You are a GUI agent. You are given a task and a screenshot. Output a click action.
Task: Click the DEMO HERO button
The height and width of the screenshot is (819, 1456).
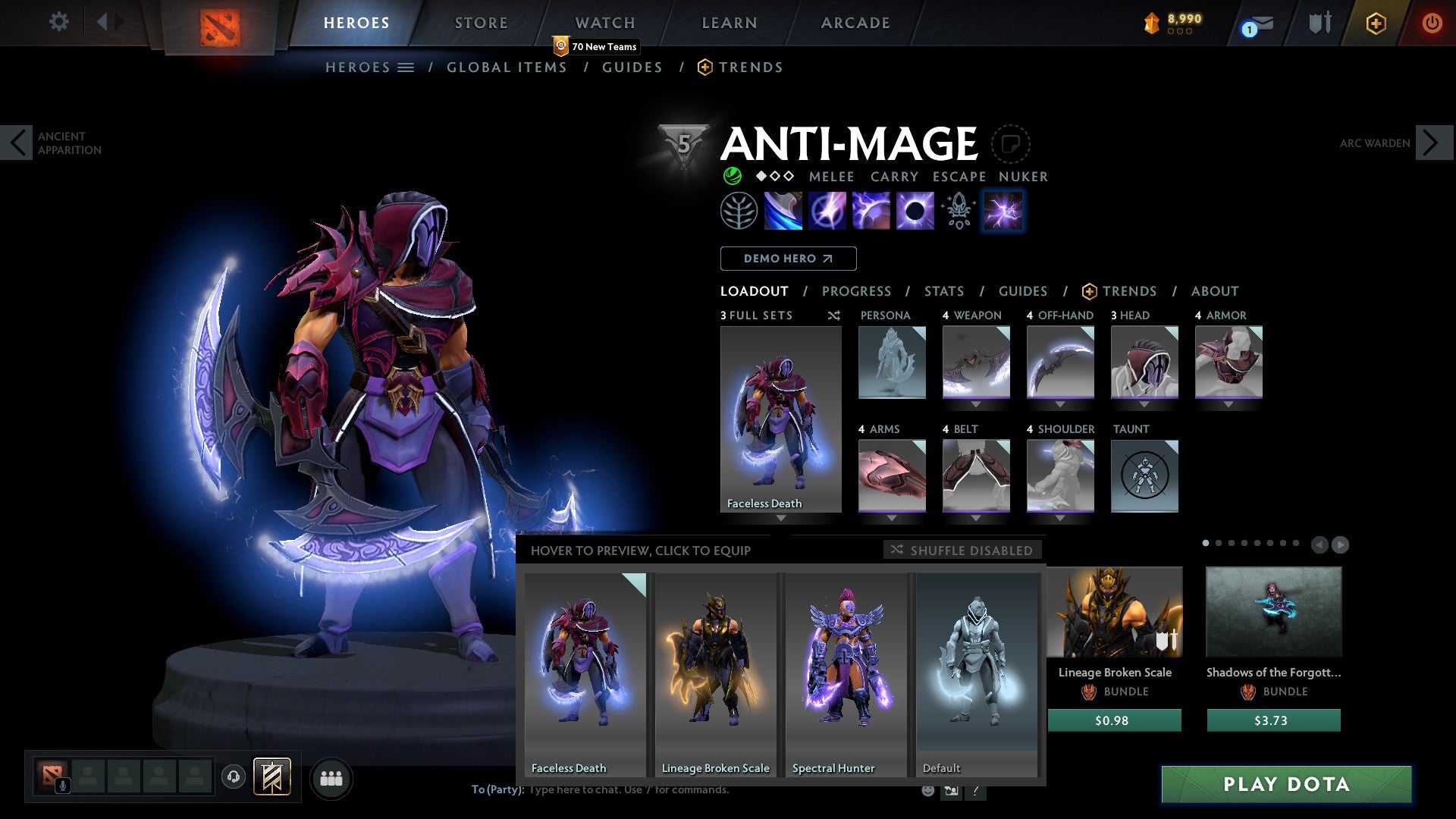point(787,258)
